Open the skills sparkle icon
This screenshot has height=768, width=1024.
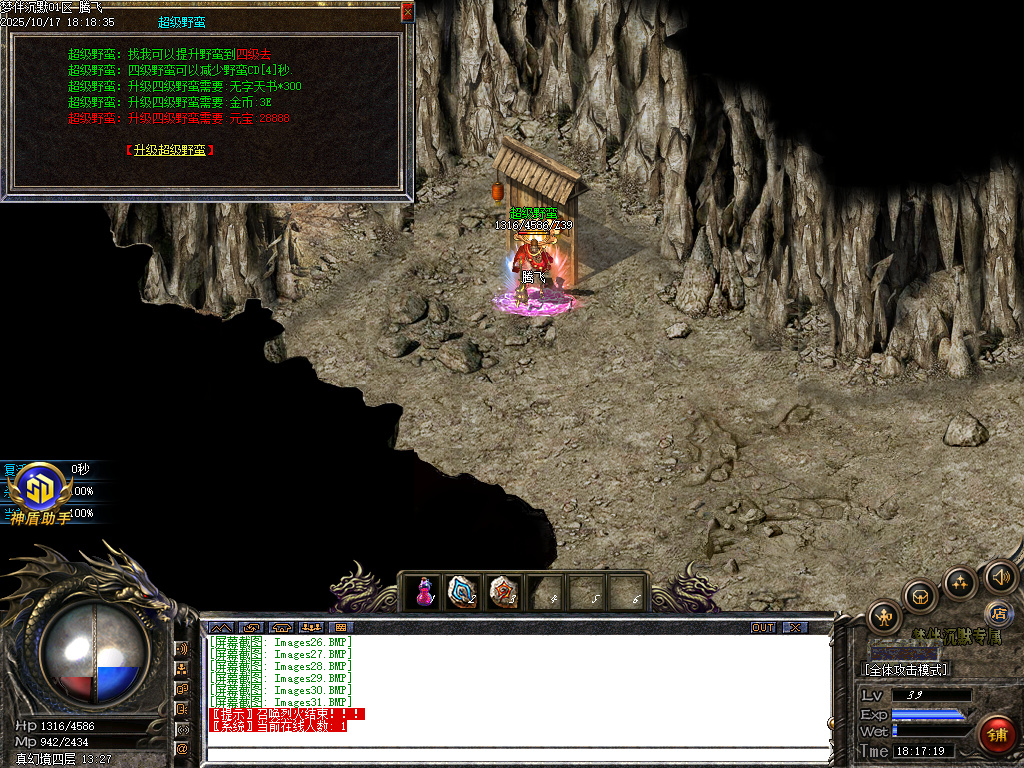click(x=960, y=583)
